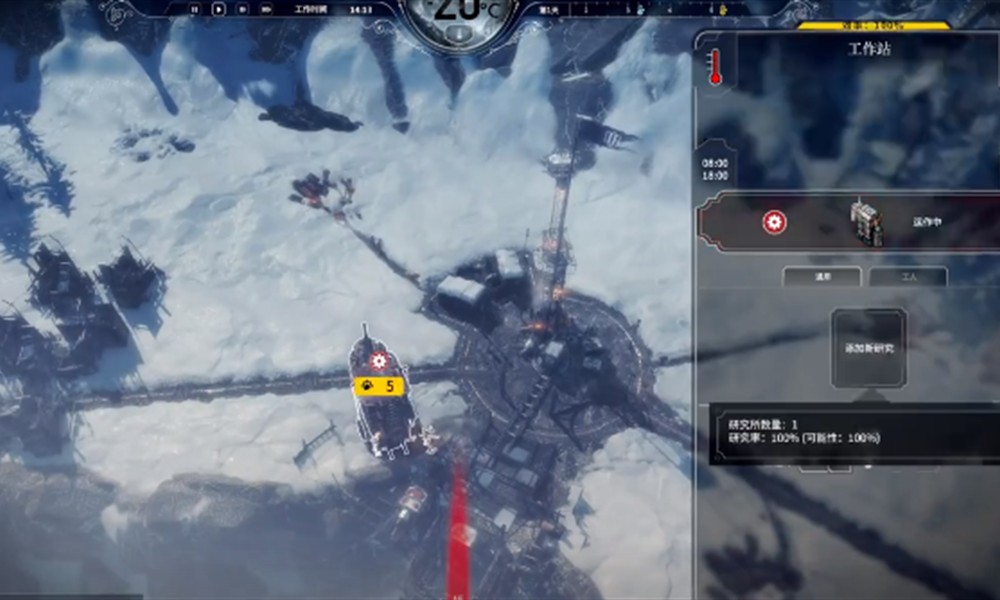Select the workshop's yellow worker count badge
Image resolution: width=1000 pixels, height=600 pixels.
(378, 384)
